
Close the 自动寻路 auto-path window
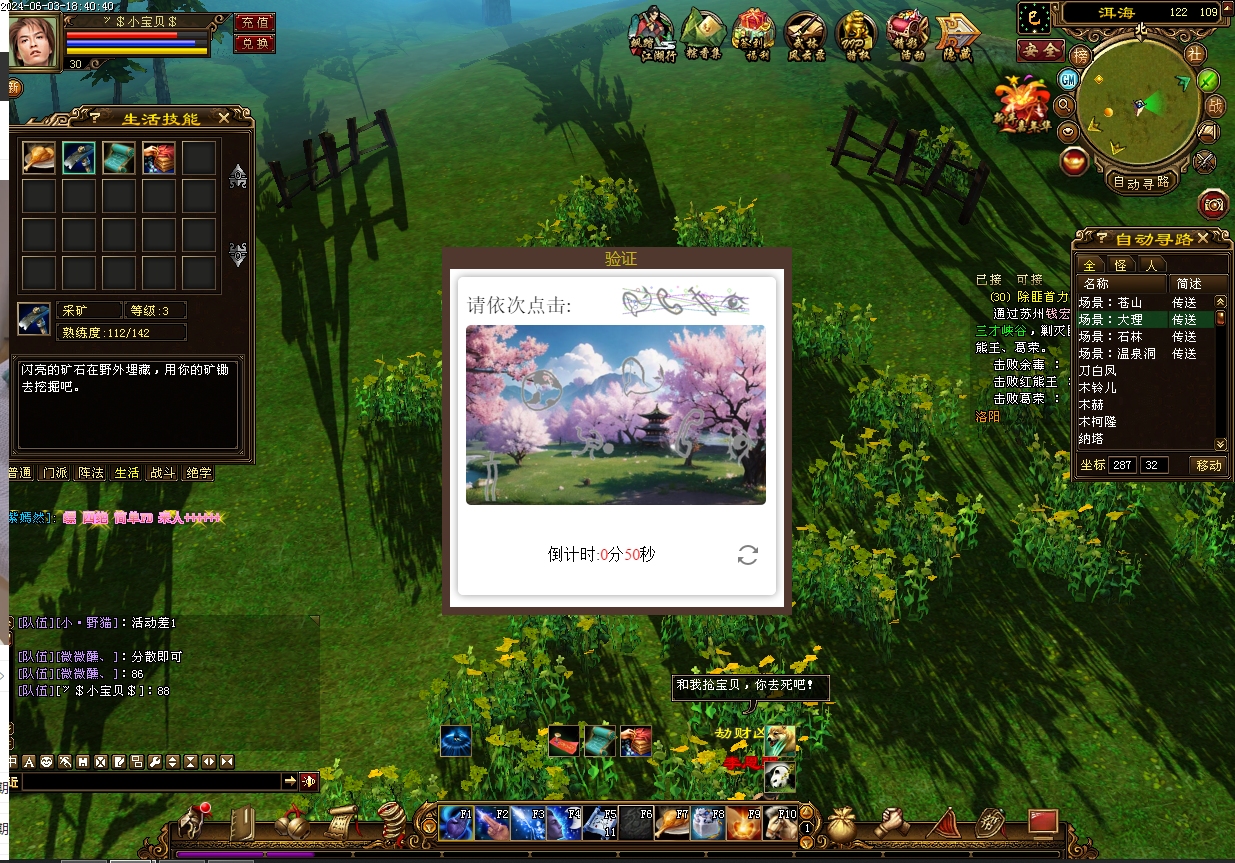point(1203,238)
